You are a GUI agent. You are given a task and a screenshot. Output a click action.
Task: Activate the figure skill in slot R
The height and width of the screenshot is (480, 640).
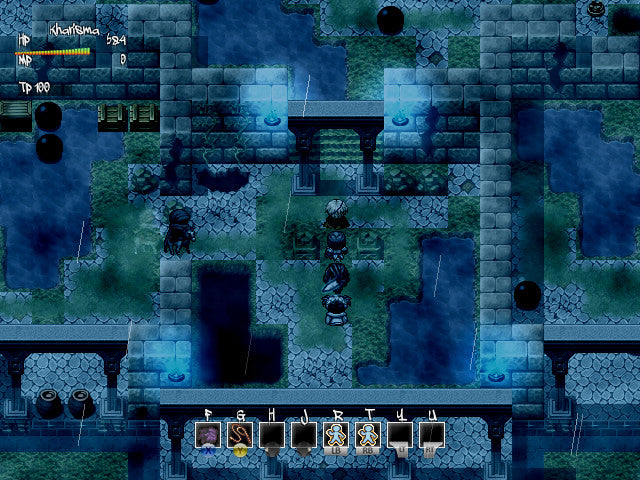pyautogui.click(x=336, y=435)
